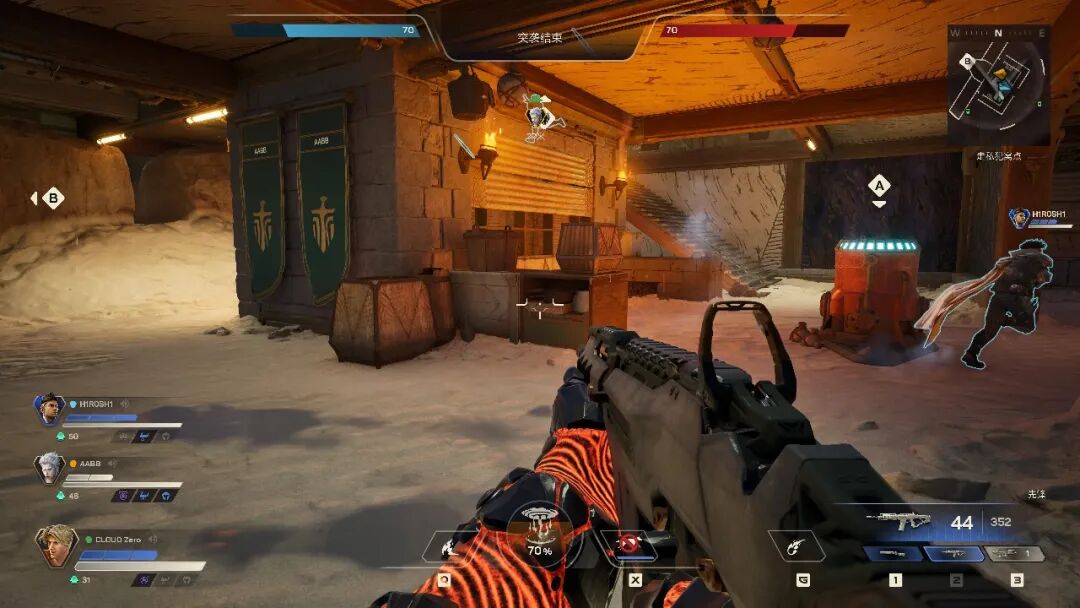Select AABB's white-haired portrait
This screenshot has width=1080, height=608.
49,468
